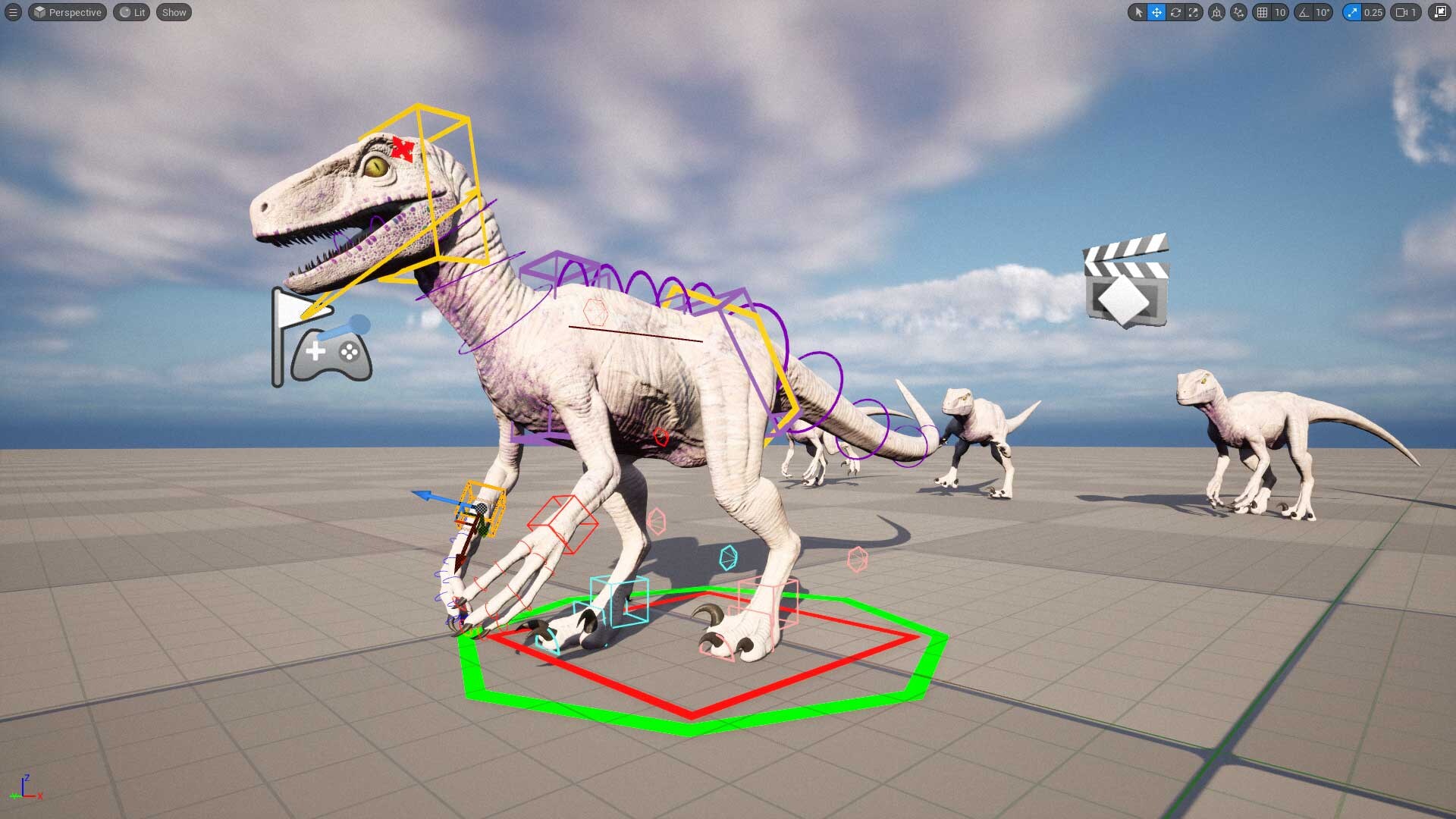1456x819 pixels.
Task: Choose the Select objects cursor tool
Action: pos(1139,12)
